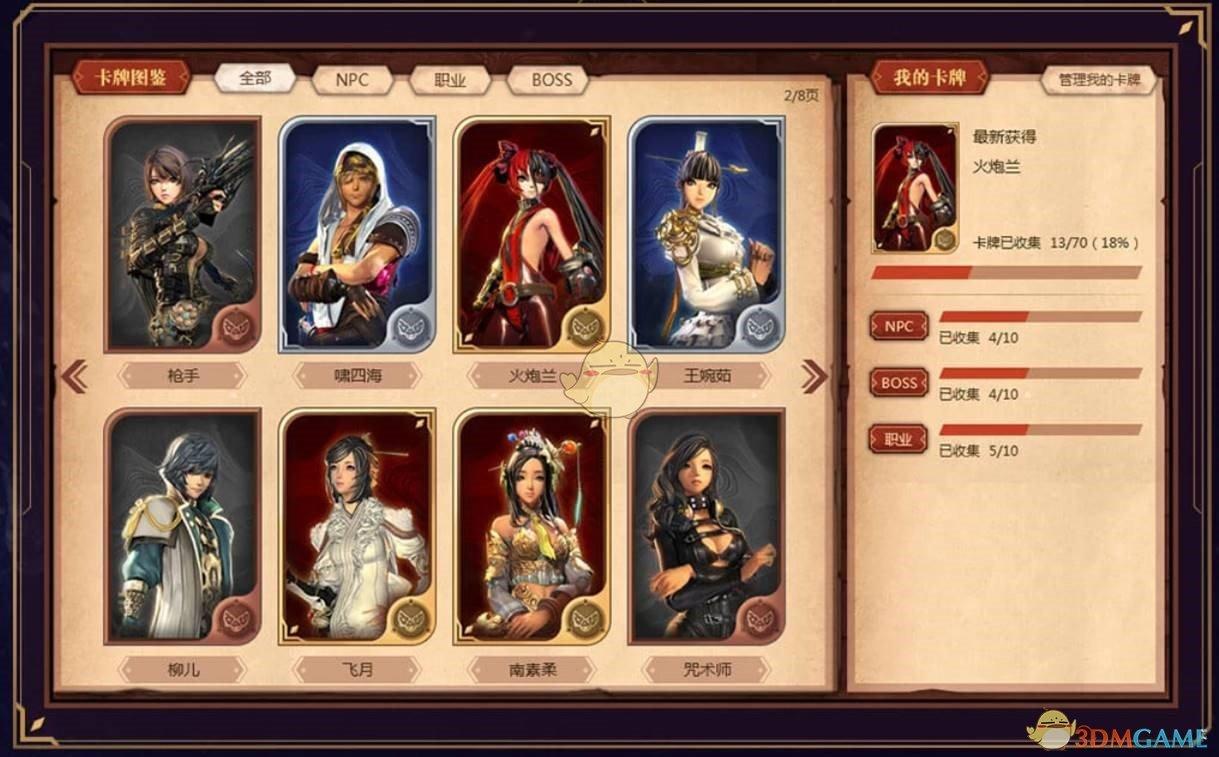Select the 咒术师 card
This screenshot has height=757, width=1219.
pos(706,526)
